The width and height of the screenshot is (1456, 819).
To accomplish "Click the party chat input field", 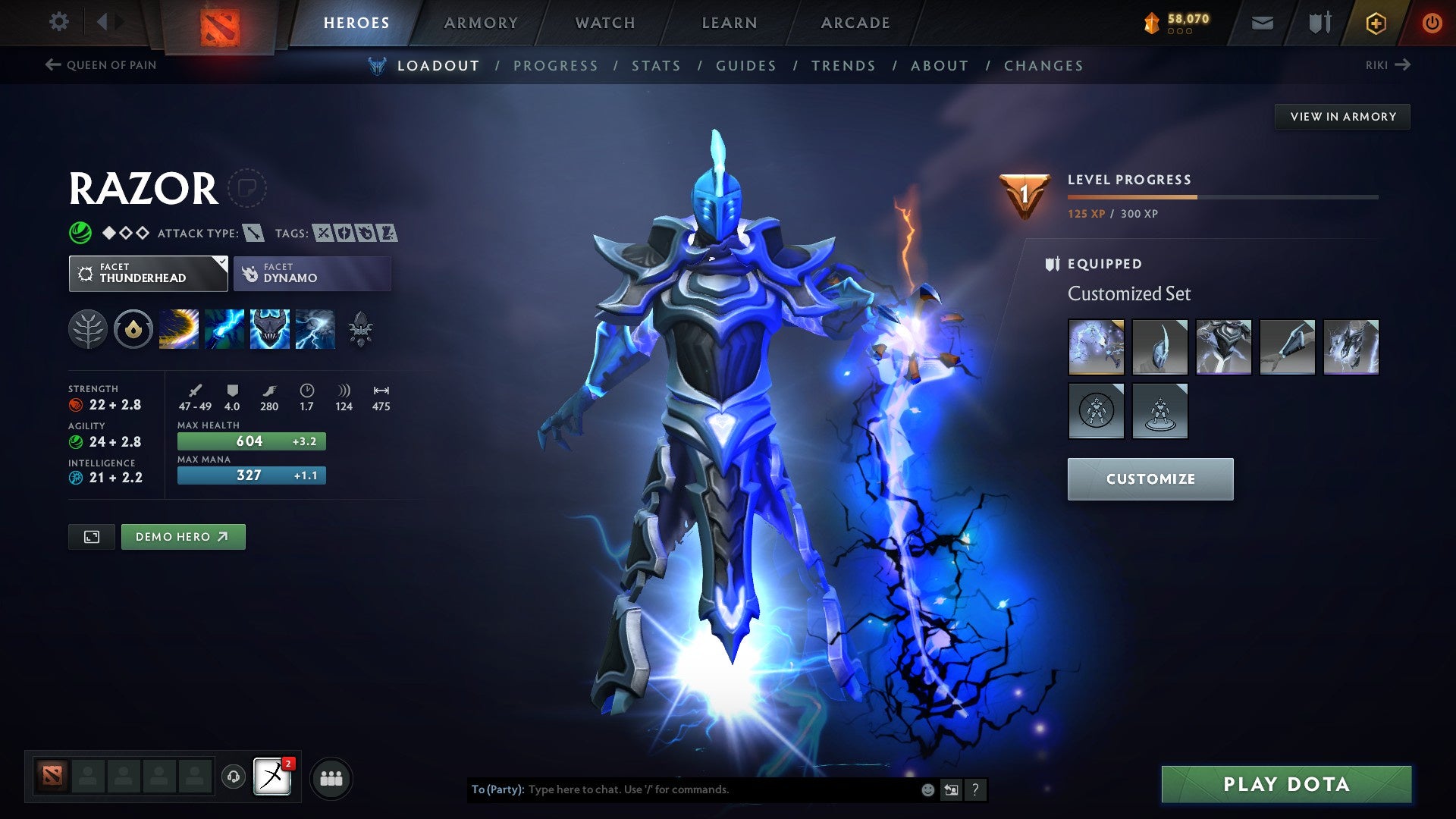I will pos(682,789).
